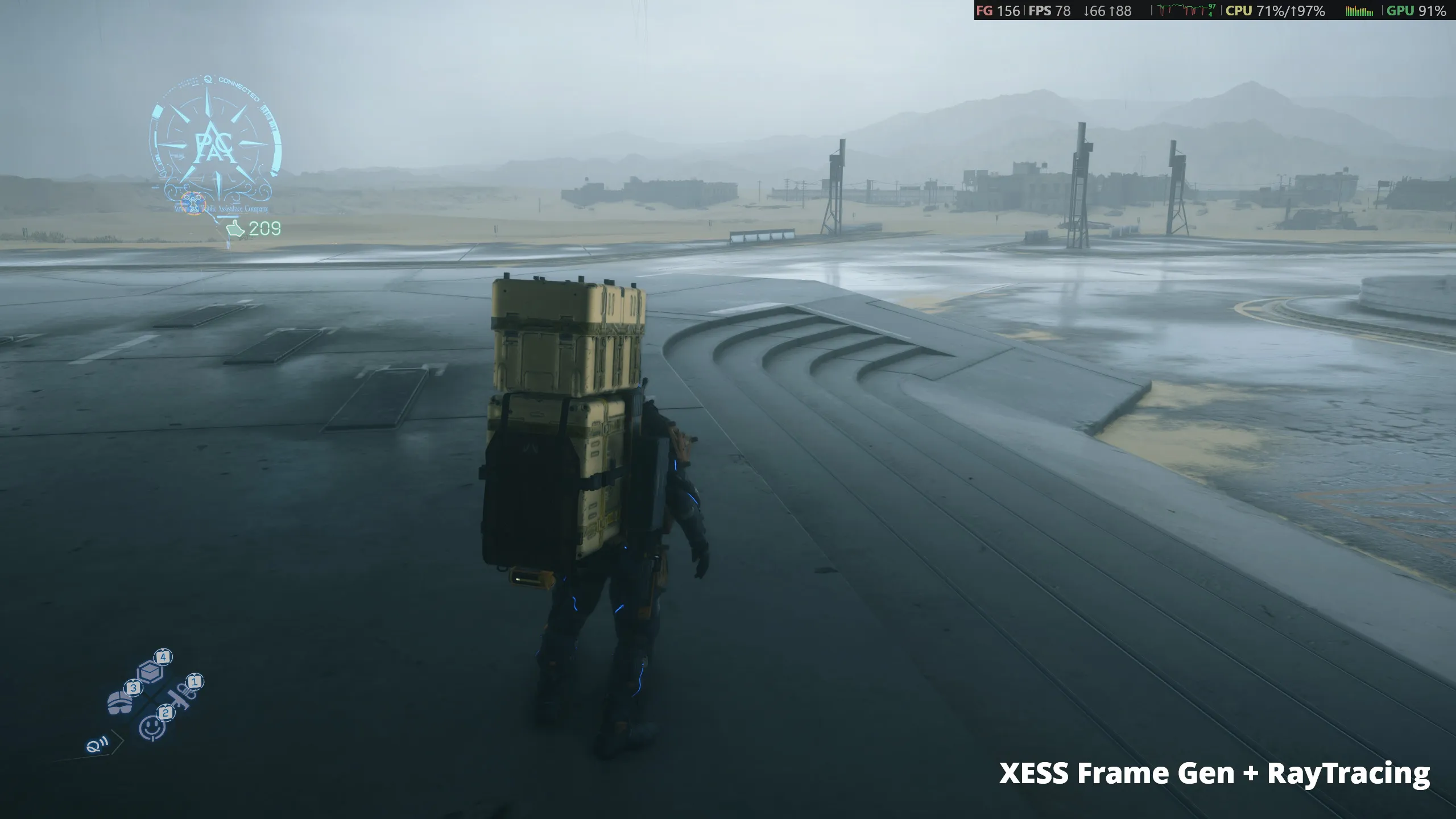Toggle the FPS counter readout

click(x=1050, y=10)
